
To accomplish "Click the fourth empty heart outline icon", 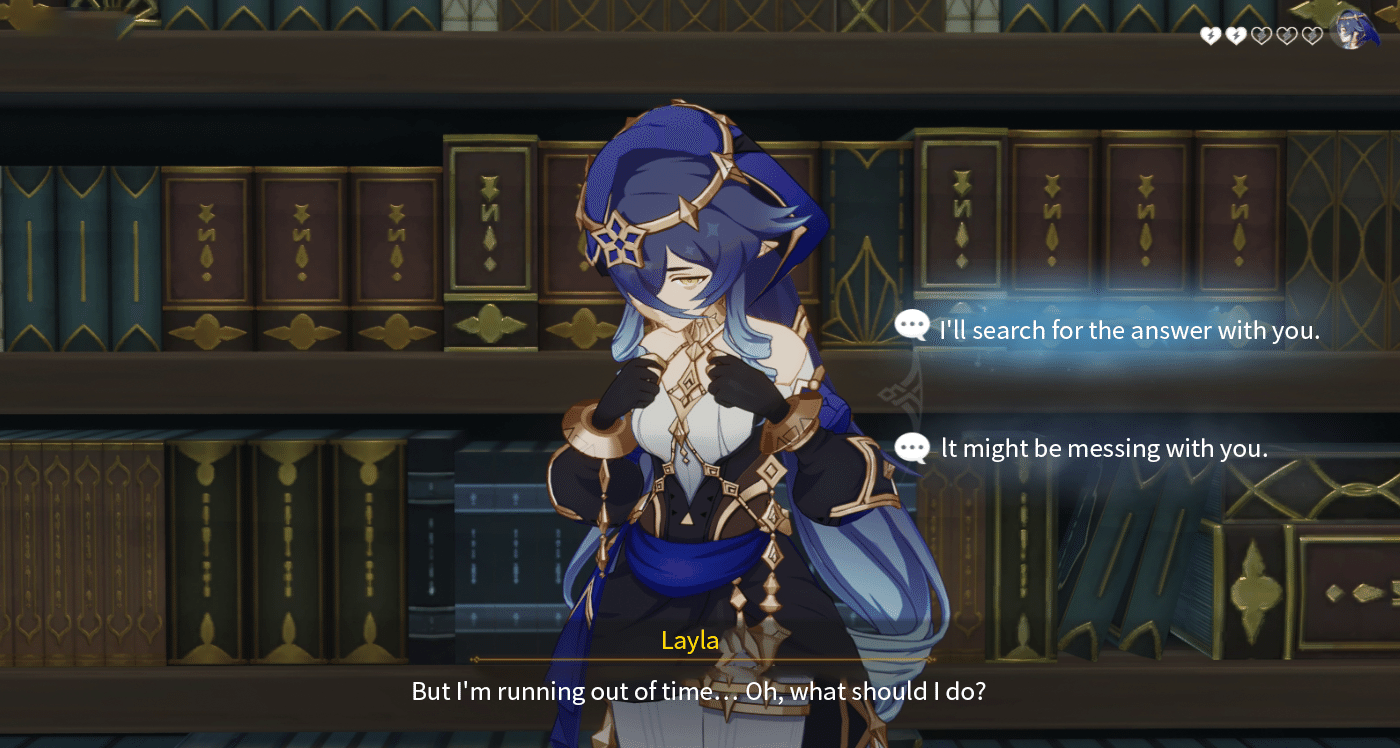I will tap(1286, 36).
